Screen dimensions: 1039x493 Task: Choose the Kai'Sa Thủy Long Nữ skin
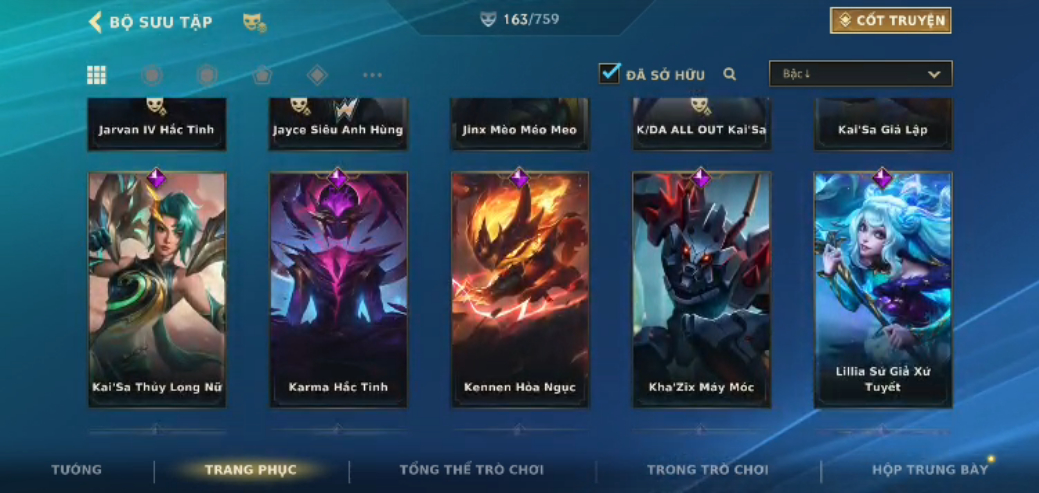pos(157,290)
